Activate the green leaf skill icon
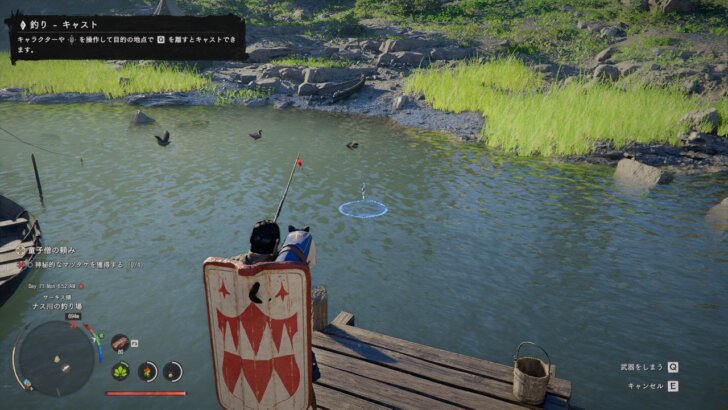Image resolution: width=728 pixels, height=410 pixels. [x=121, y=371]
